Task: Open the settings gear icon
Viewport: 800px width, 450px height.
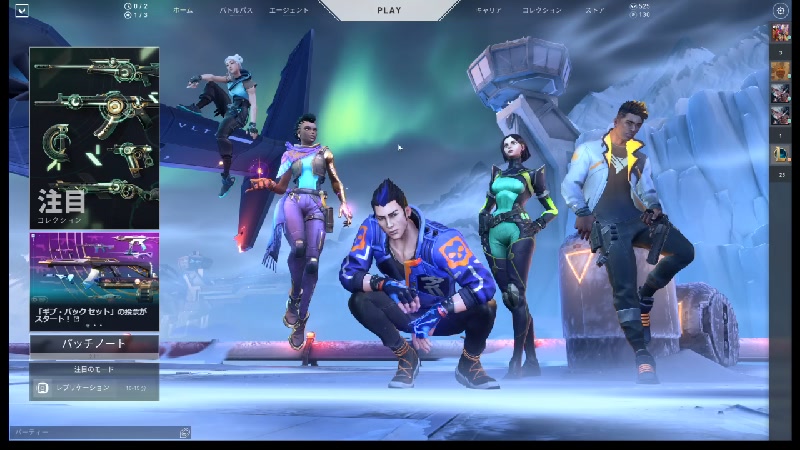Action: click(781, 11)
